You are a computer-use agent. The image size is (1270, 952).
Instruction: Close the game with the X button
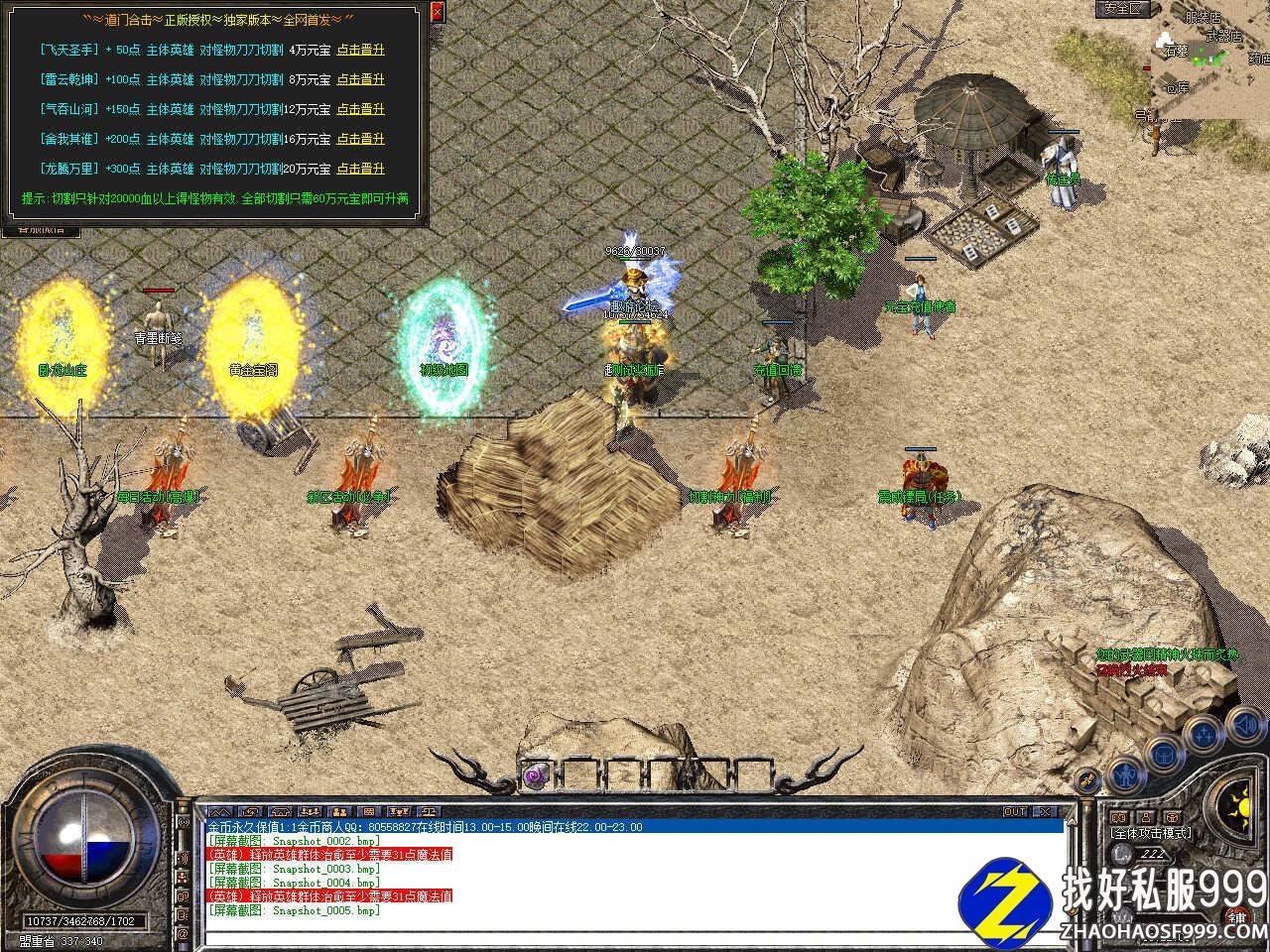pyautogui.click(x=1048, y=811)
